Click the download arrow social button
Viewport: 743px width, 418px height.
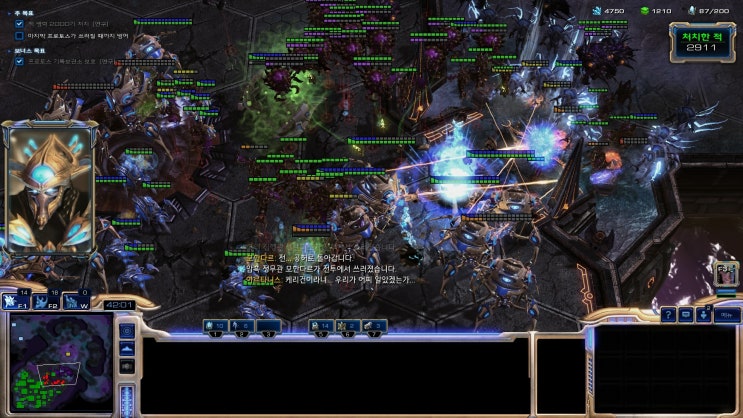click(706, 314)
